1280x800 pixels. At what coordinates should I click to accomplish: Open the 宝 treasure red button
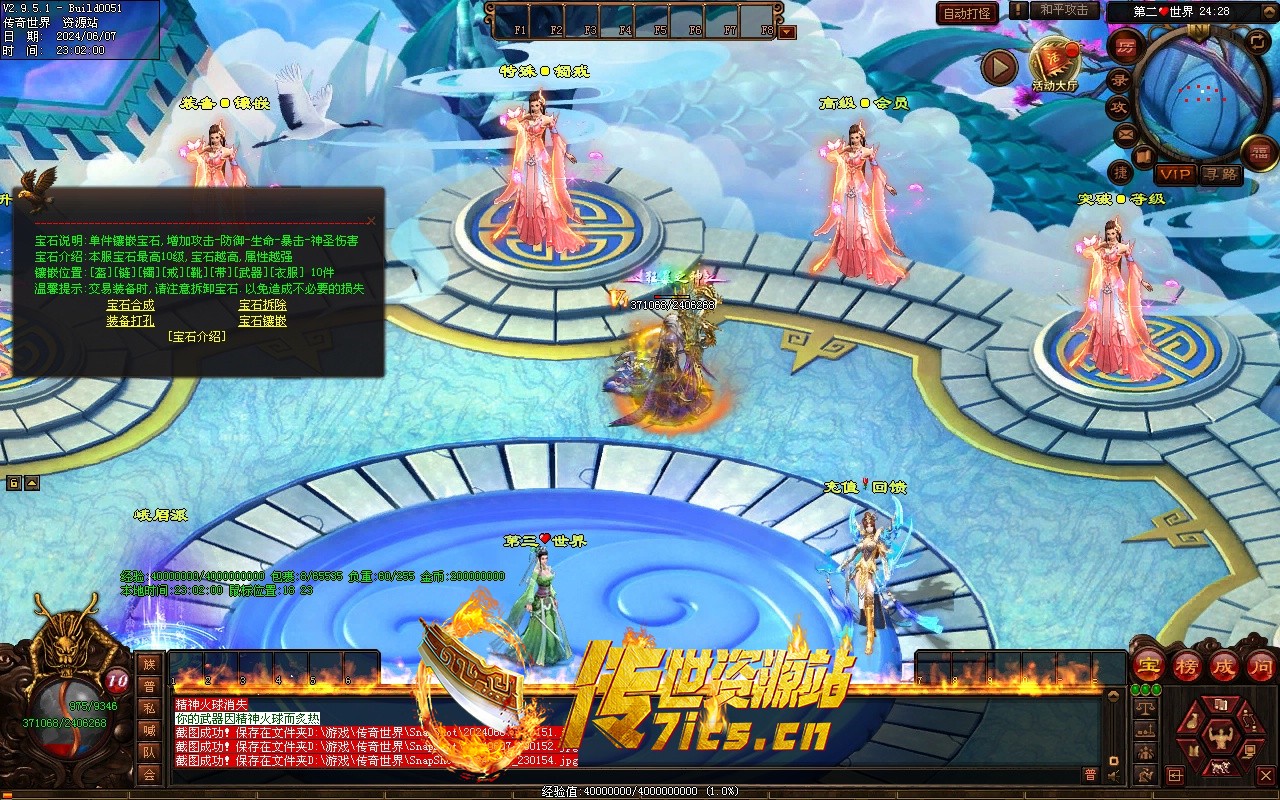pyautogui.click(x=1149, y=665)
